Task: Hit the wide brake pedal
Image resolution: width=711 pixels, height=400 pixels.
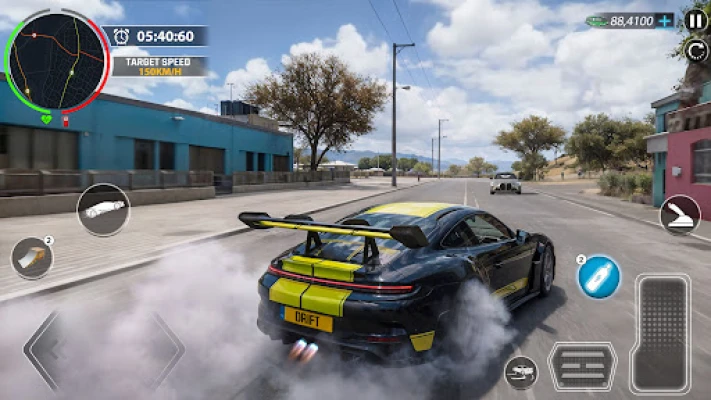Action: [582, 366]
